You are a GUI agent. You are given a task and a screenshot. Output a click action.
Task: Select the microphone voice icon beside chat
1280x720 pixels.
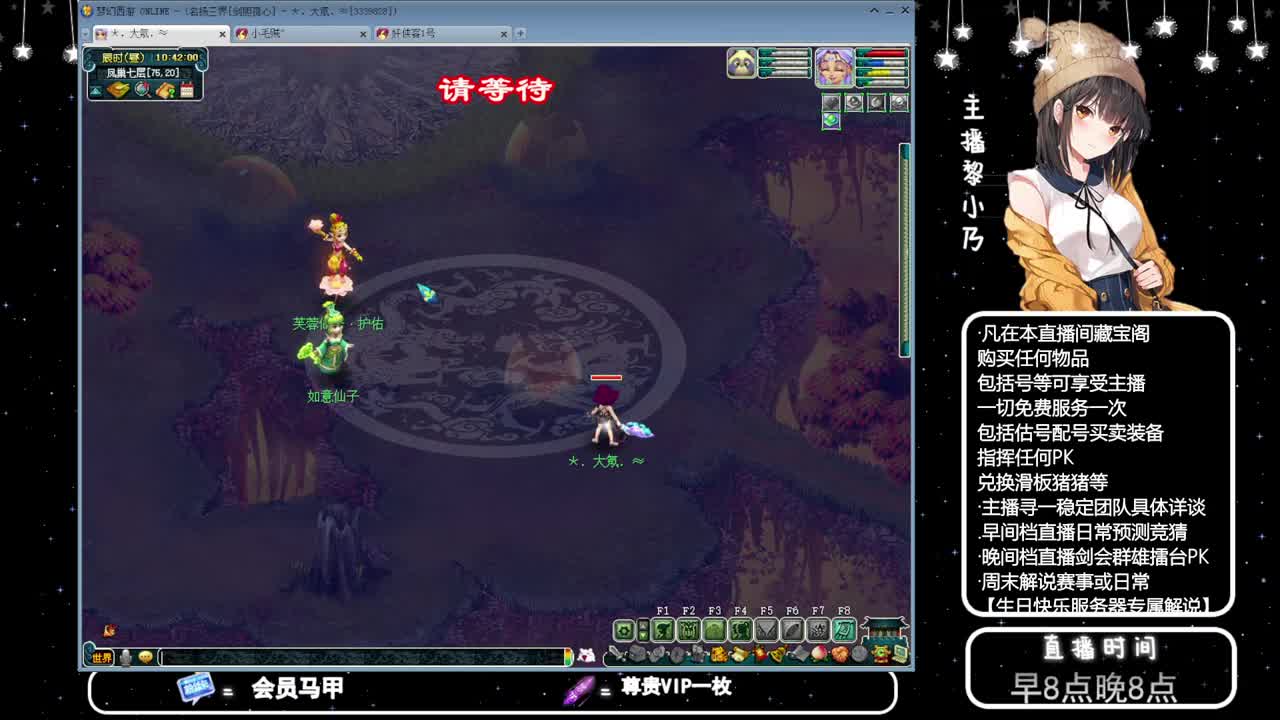point(124,658)
